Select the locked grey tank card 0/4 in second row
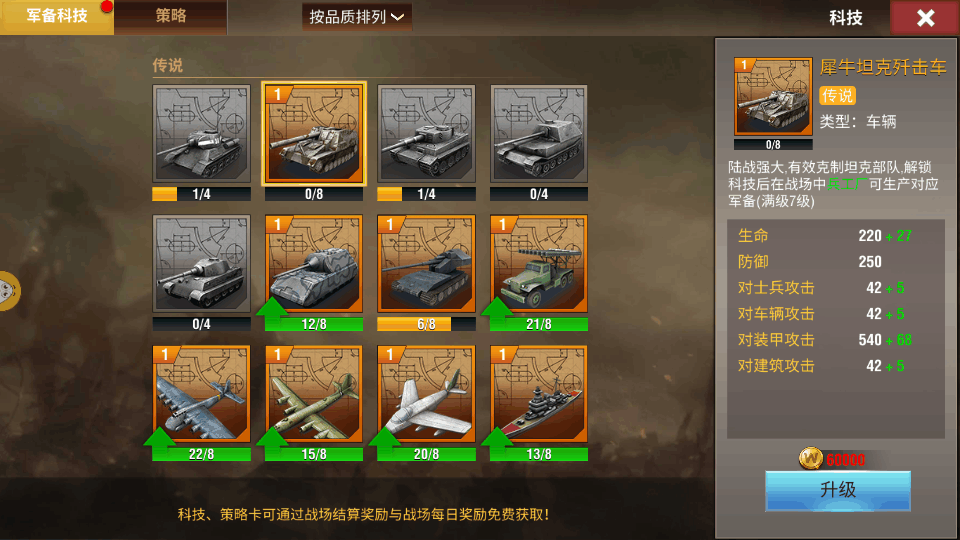 point(201,265)
